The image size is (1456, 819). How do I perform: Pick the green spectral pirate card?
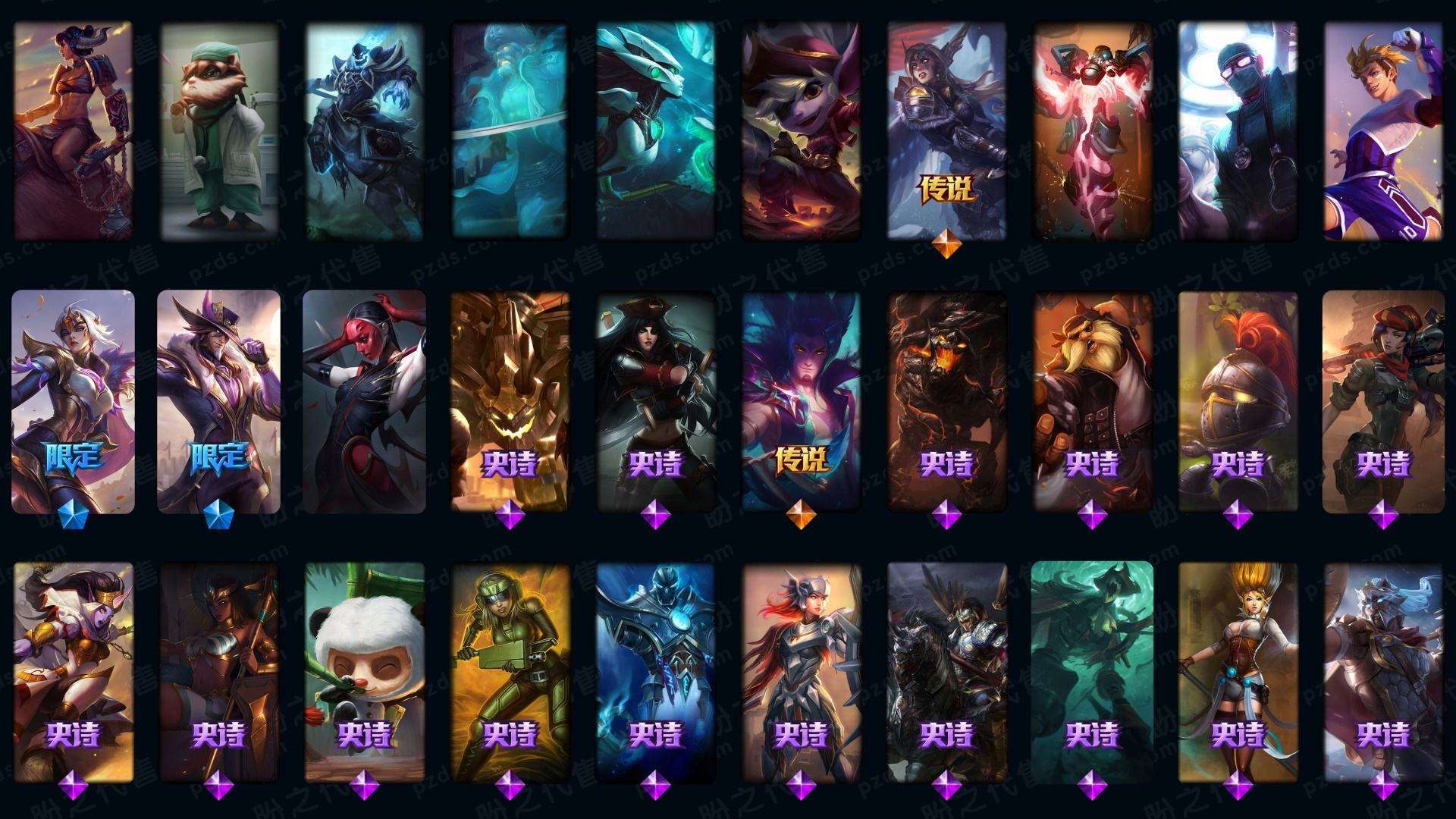(x=1092, y=671)
